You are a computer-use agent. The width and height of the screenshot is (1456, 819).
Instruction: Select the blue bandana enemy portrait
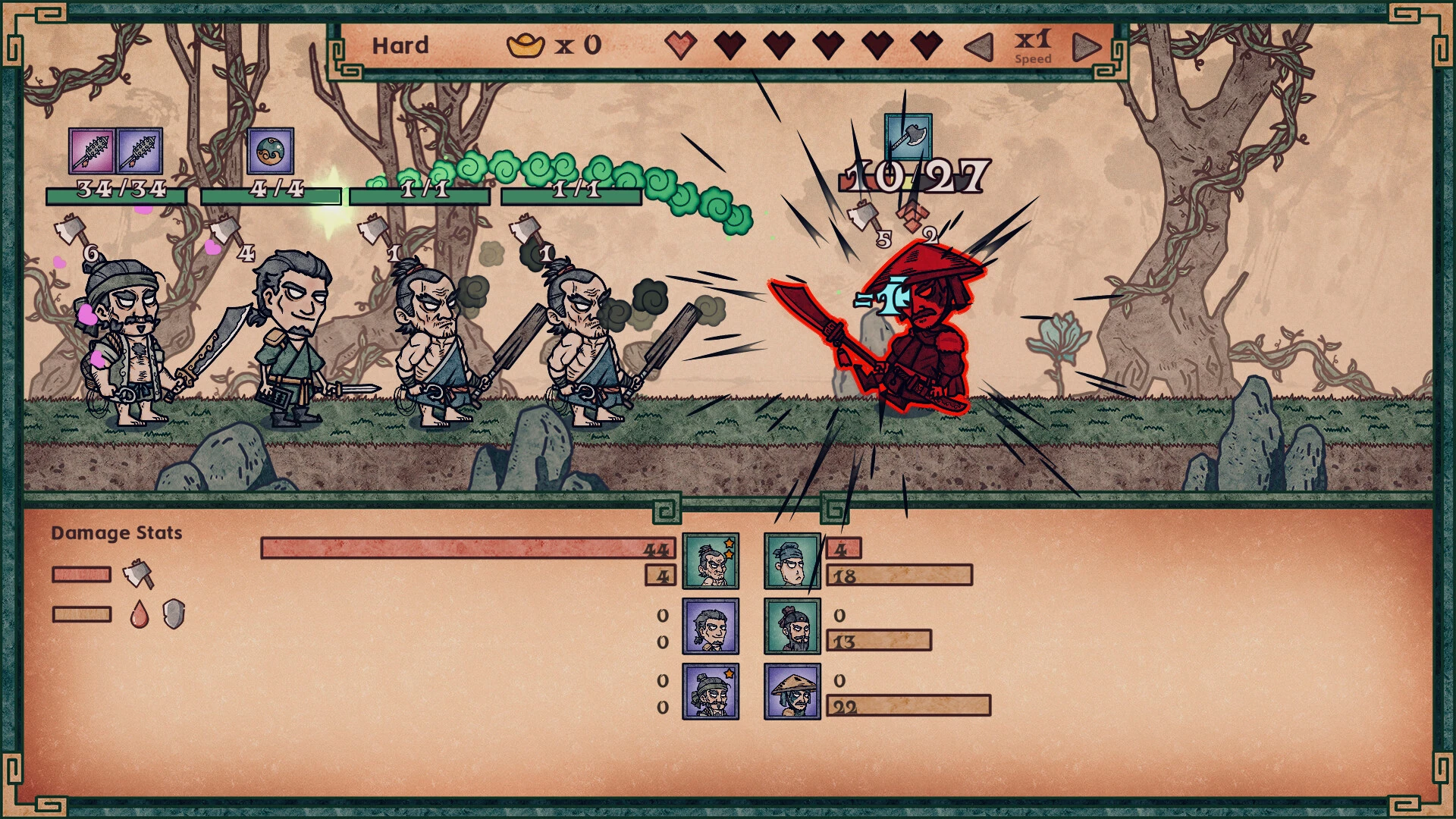coord(792,561)
